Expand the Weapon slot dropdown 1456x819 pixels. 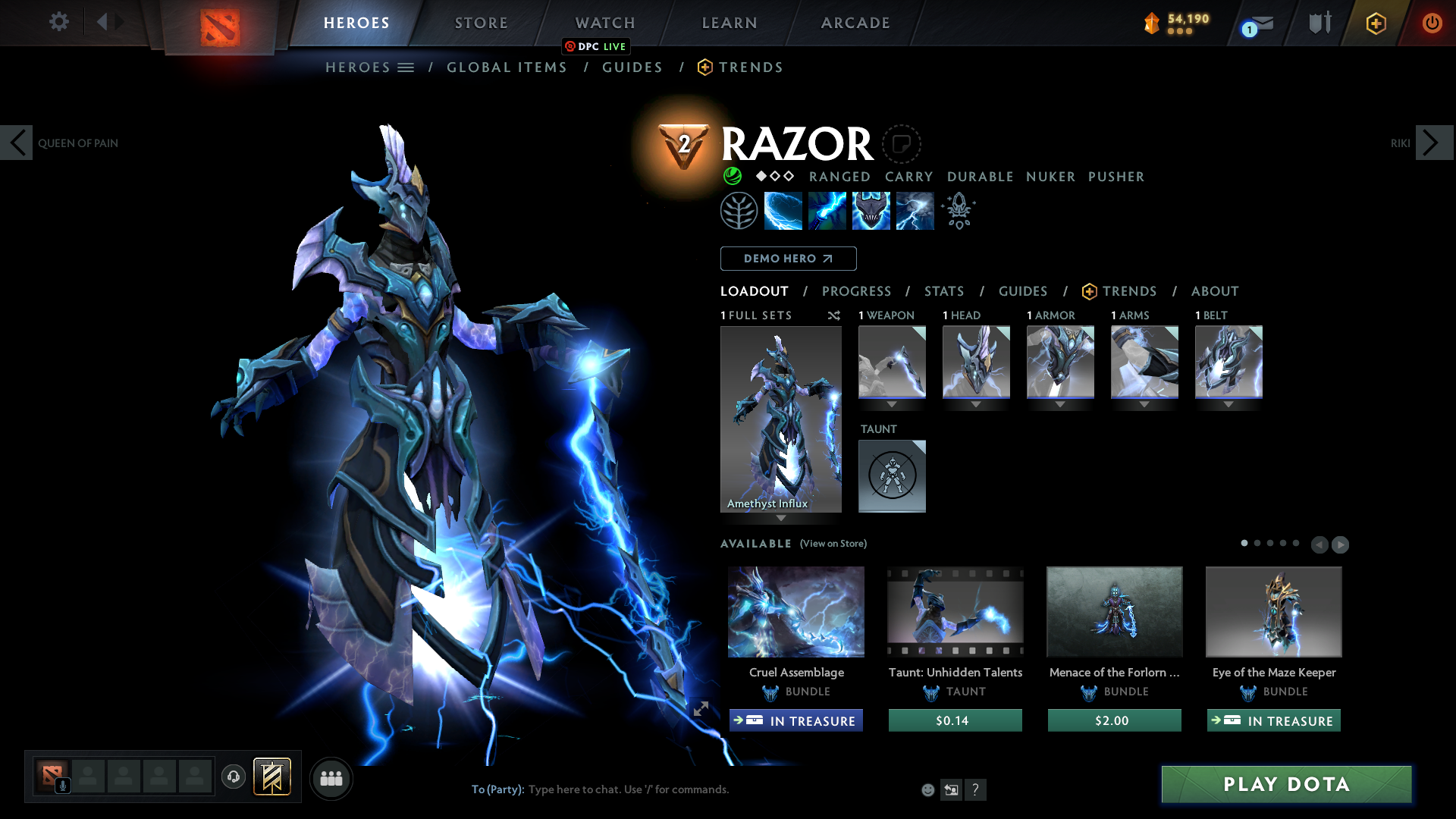(x=892, y=405)
